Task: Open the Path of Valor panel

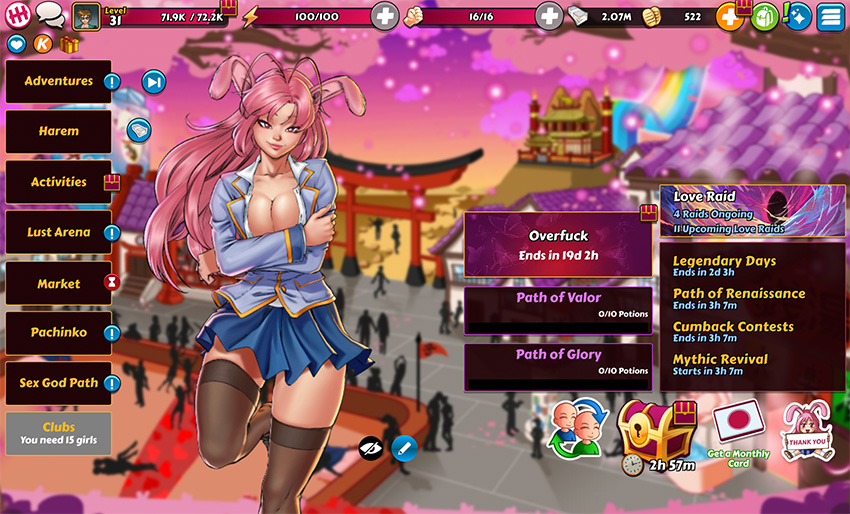Action: [x=558, y=305]
